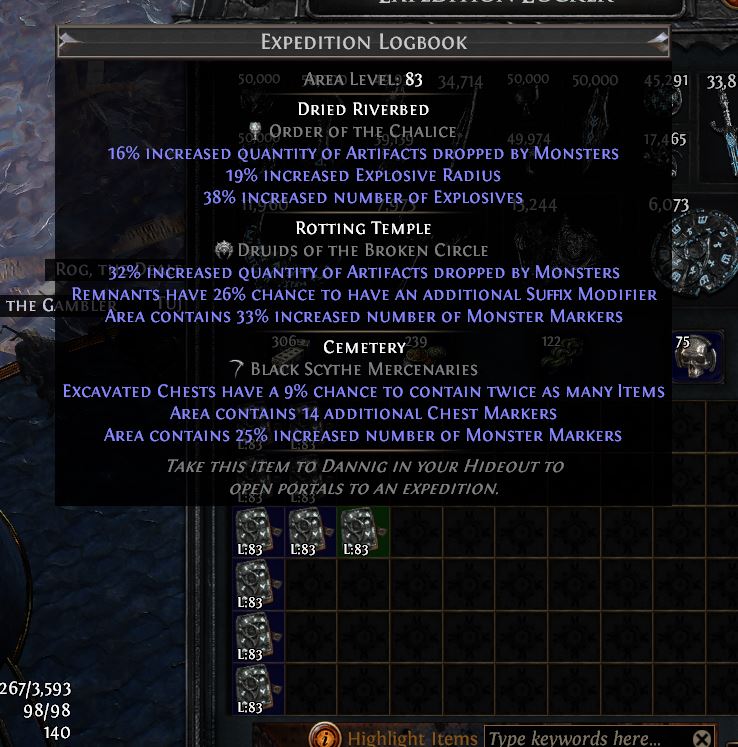
Task: Open the Highlight Items info icon
Action: (x=324, y=738)
